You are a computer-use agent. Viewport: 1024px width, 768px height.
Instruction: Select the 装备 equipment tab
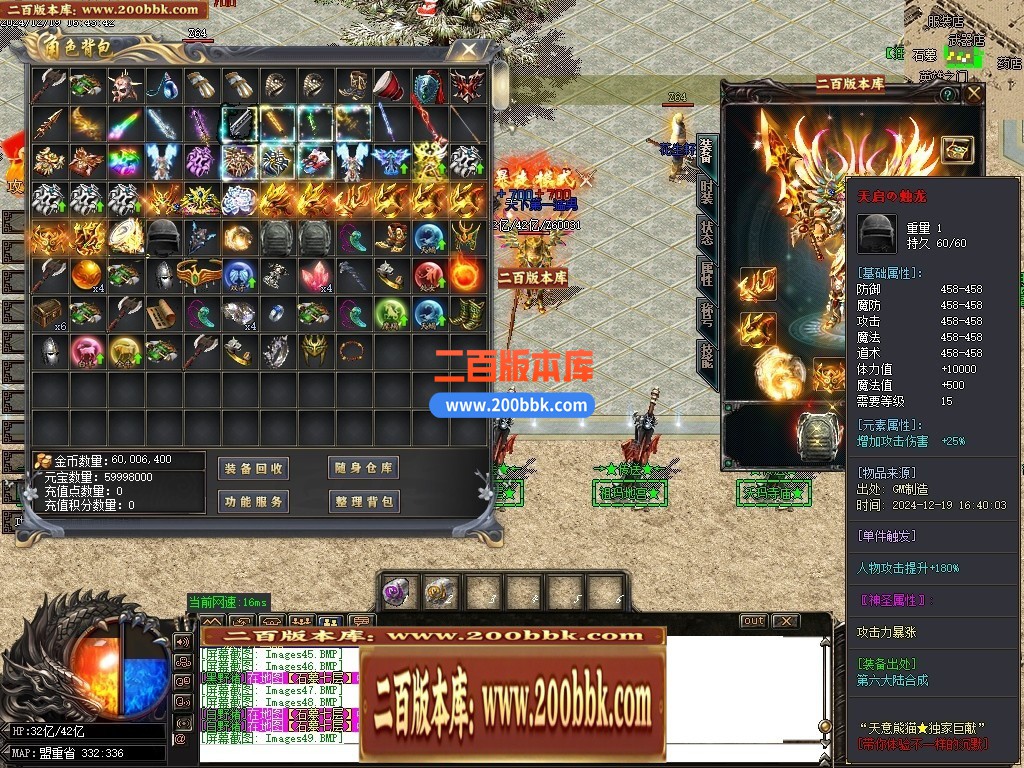click(x=707, y=152)
